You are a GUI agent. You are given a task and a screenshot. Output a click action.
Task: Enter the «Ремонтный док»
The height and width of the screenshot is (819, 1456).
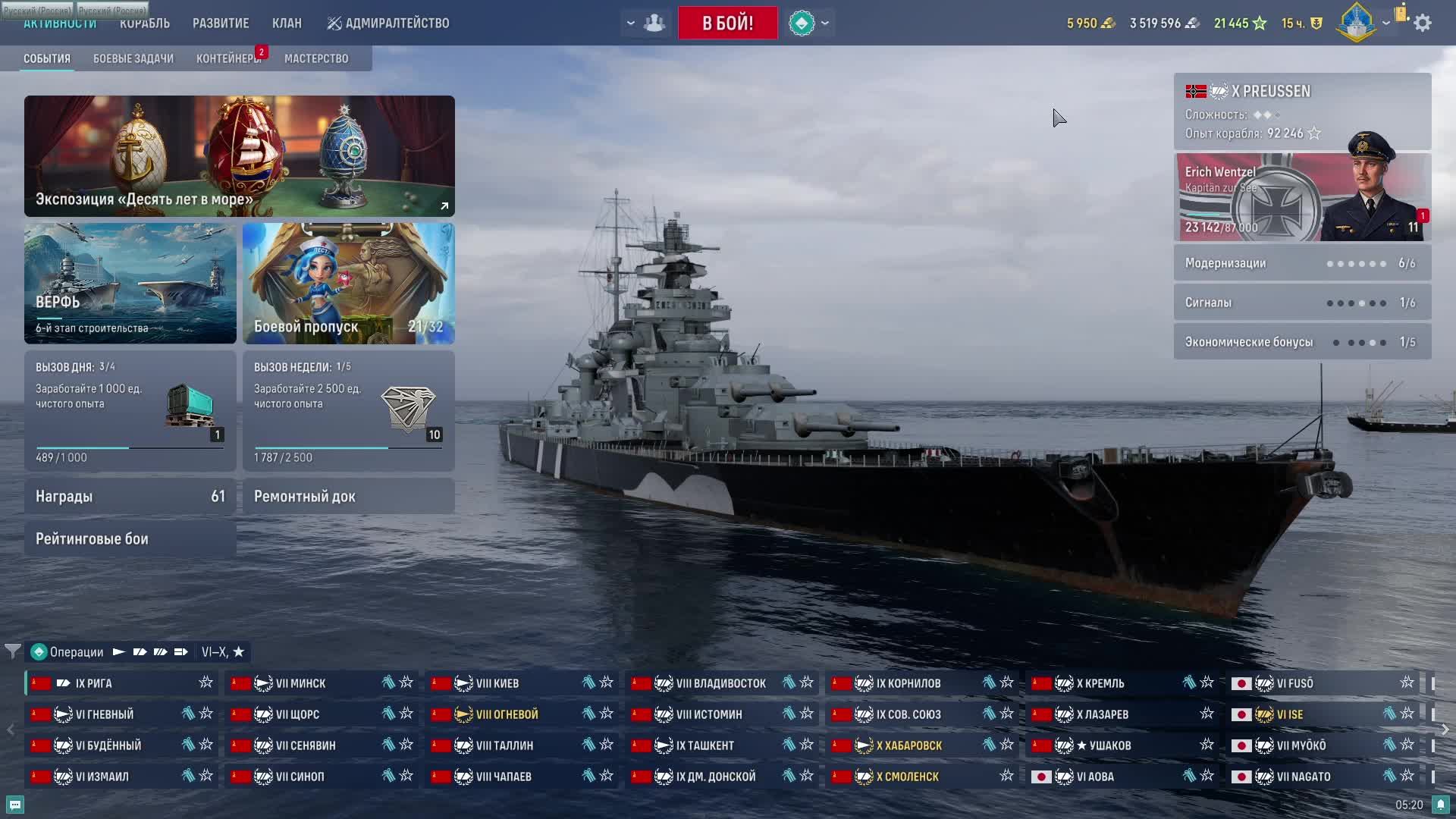348,496
